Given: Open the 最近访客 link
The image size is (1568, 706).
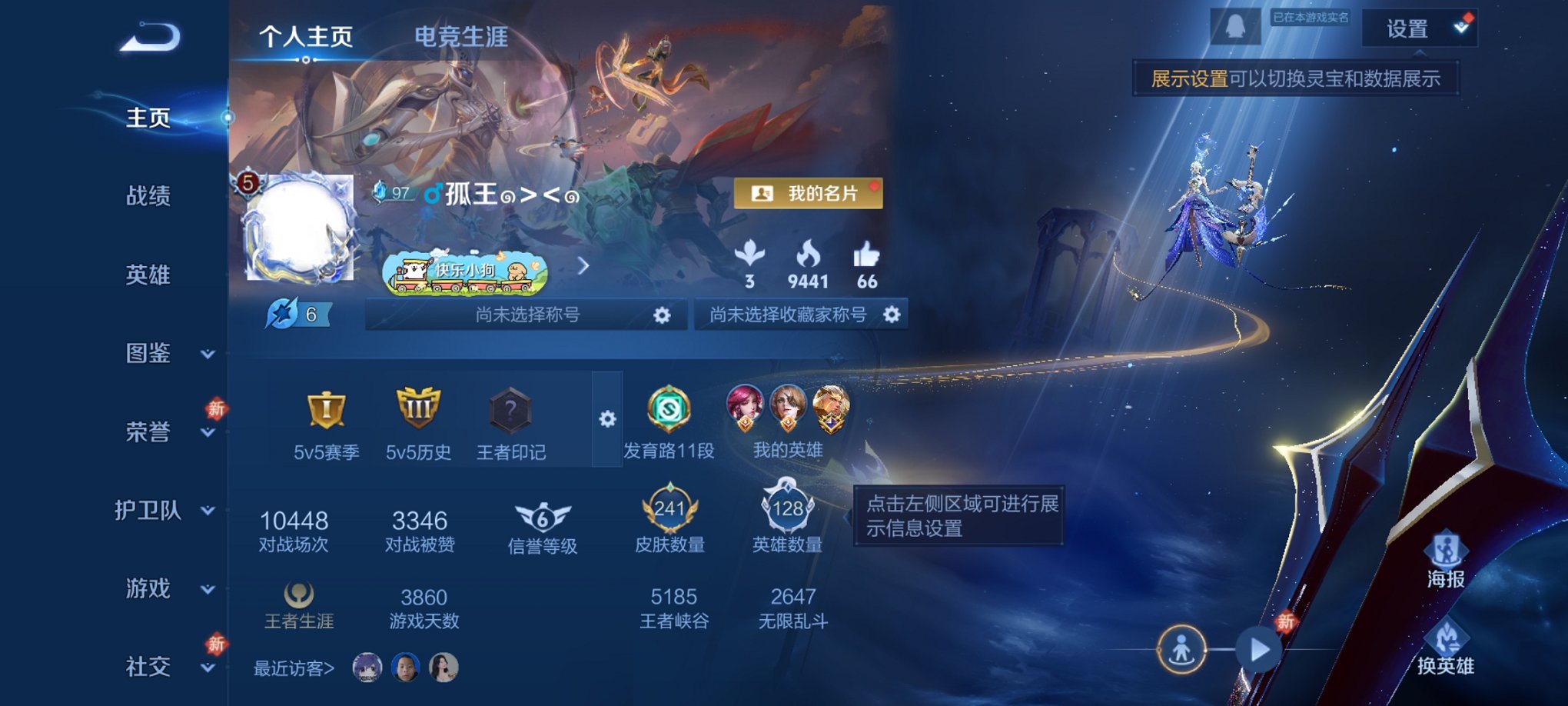Looking at the screenshot, I should [292, 671].
